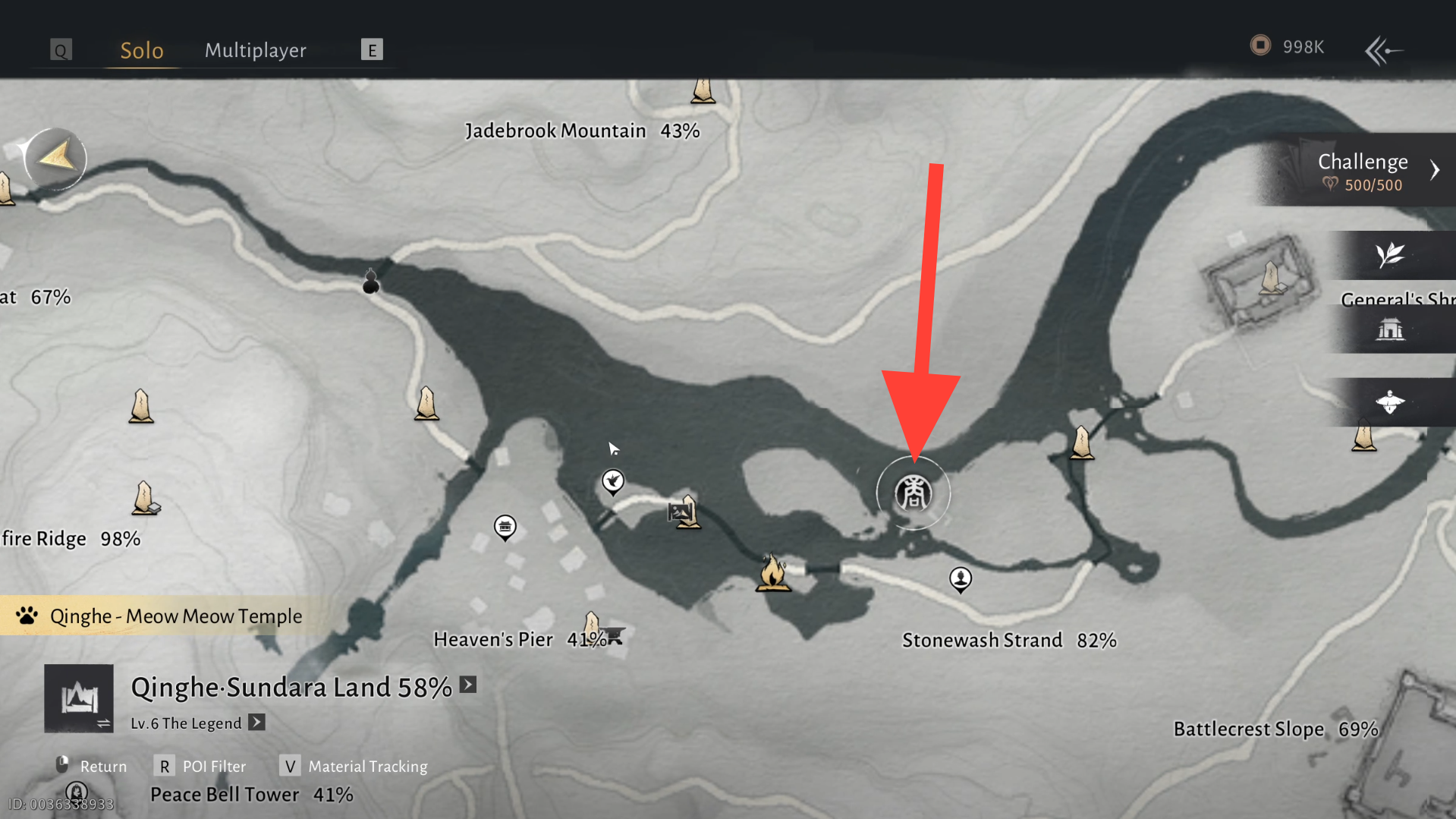Click the leaf sprig side button
The height and width of the screenshot is (819, 1456).
(1390, 255)
